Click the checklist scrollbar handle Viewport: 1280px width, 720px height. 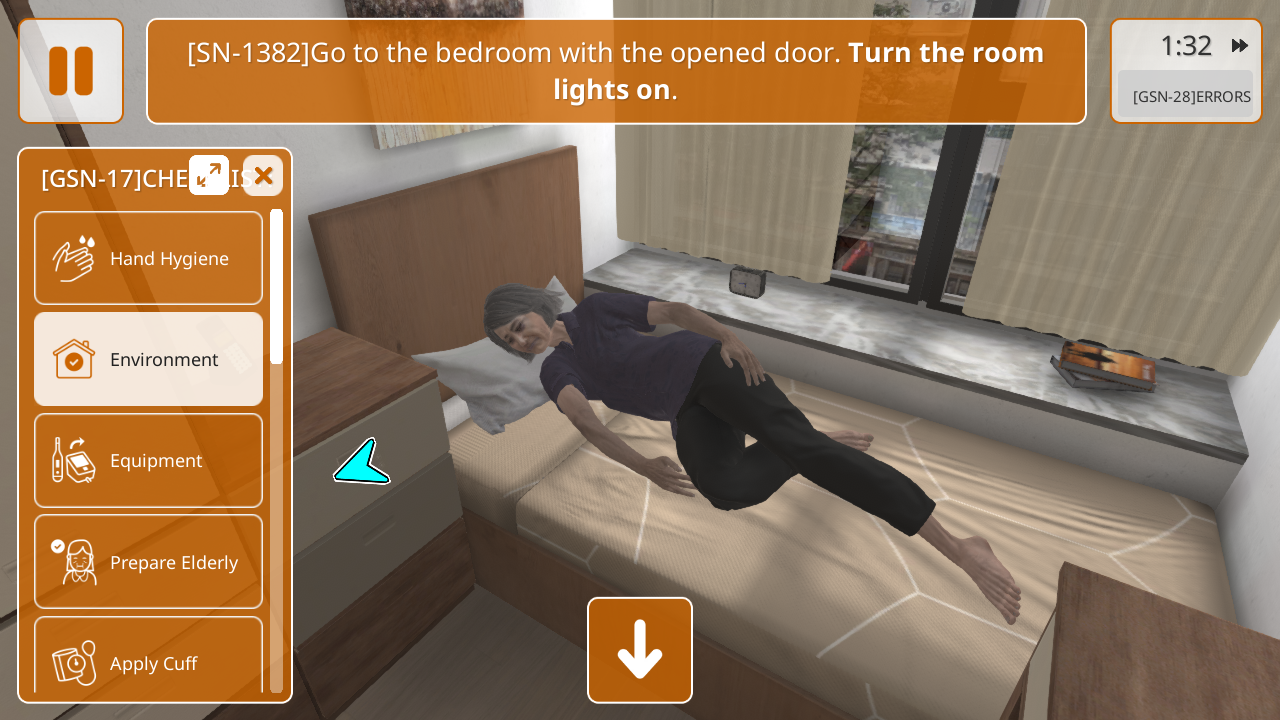(276, 287)
